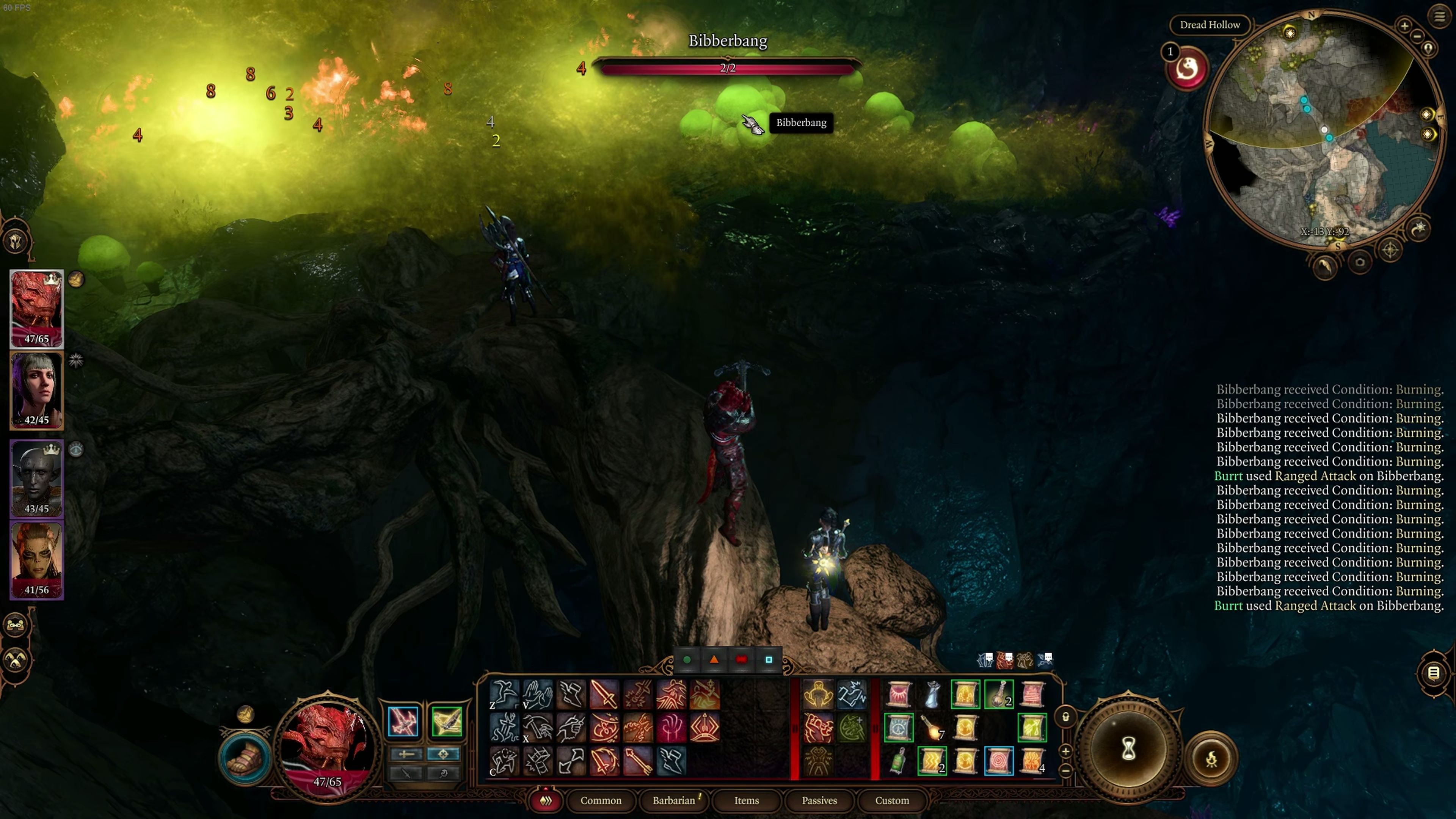Click the minimap camera button
The width and height of the screenshot is (1456, 819).
1360,262
